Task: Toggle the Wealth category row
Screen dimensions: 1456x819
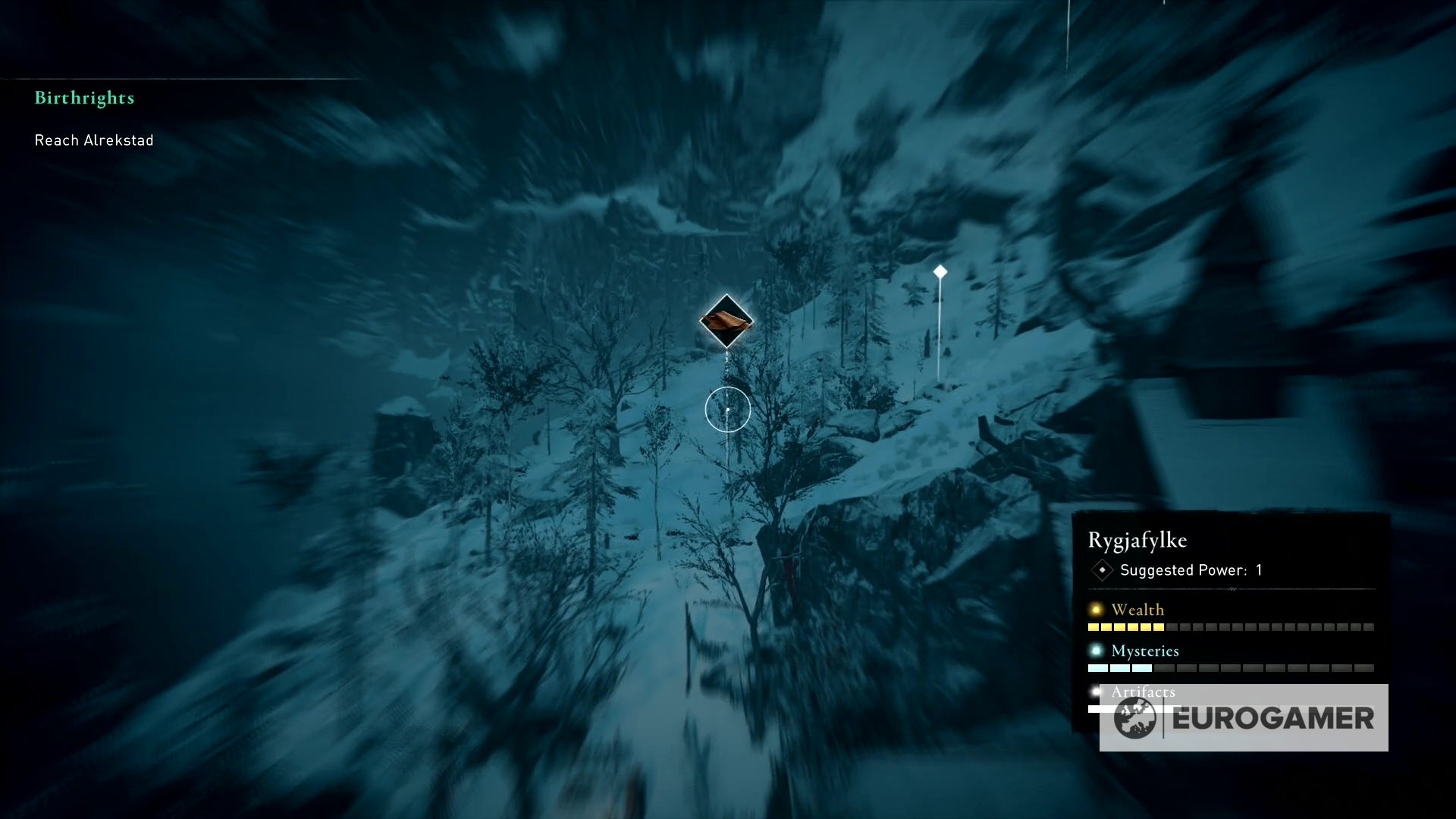Action: tap(1137, 609)
